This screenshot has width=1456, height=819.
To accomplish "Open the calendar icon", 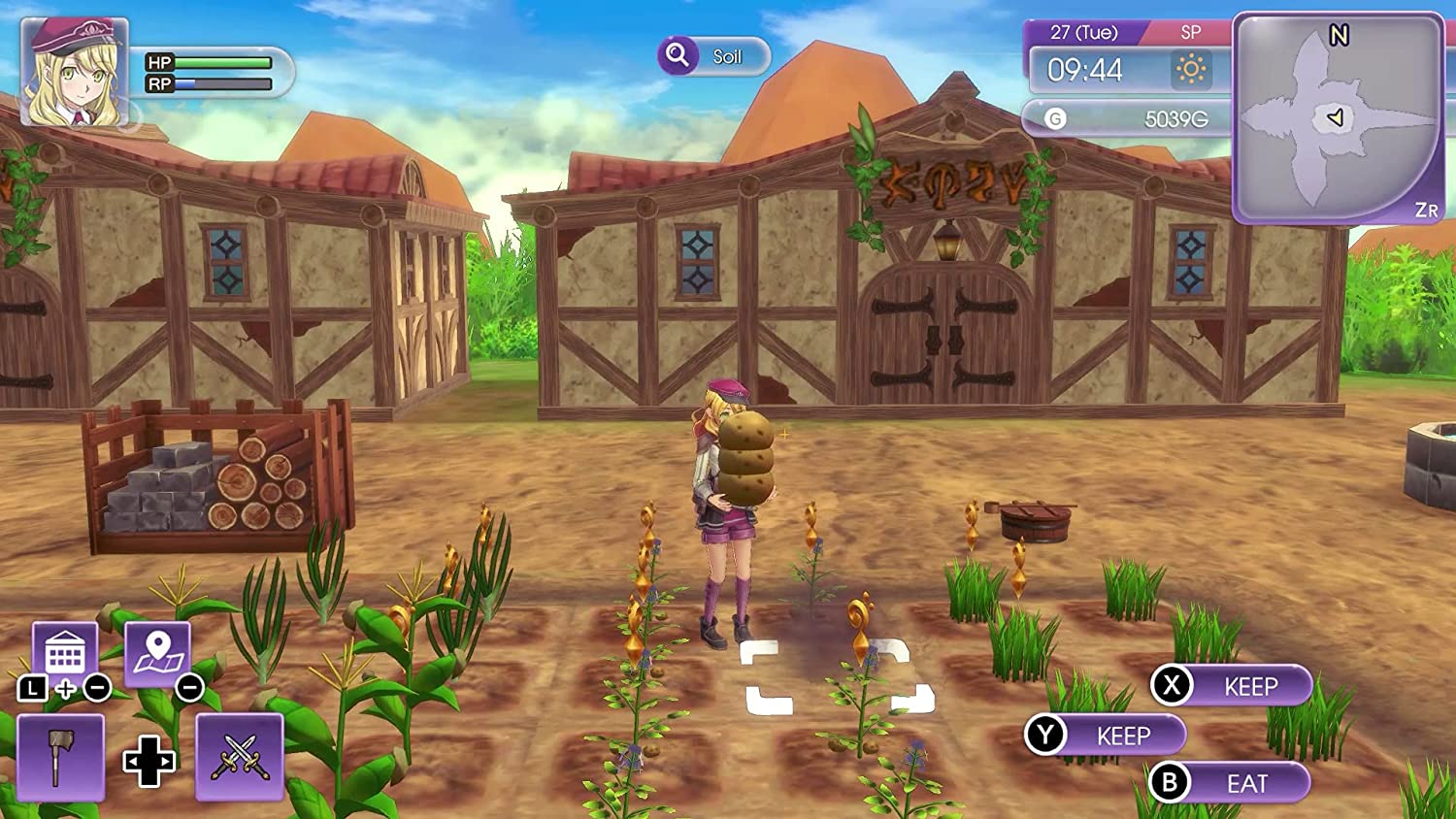I will 65,652.
